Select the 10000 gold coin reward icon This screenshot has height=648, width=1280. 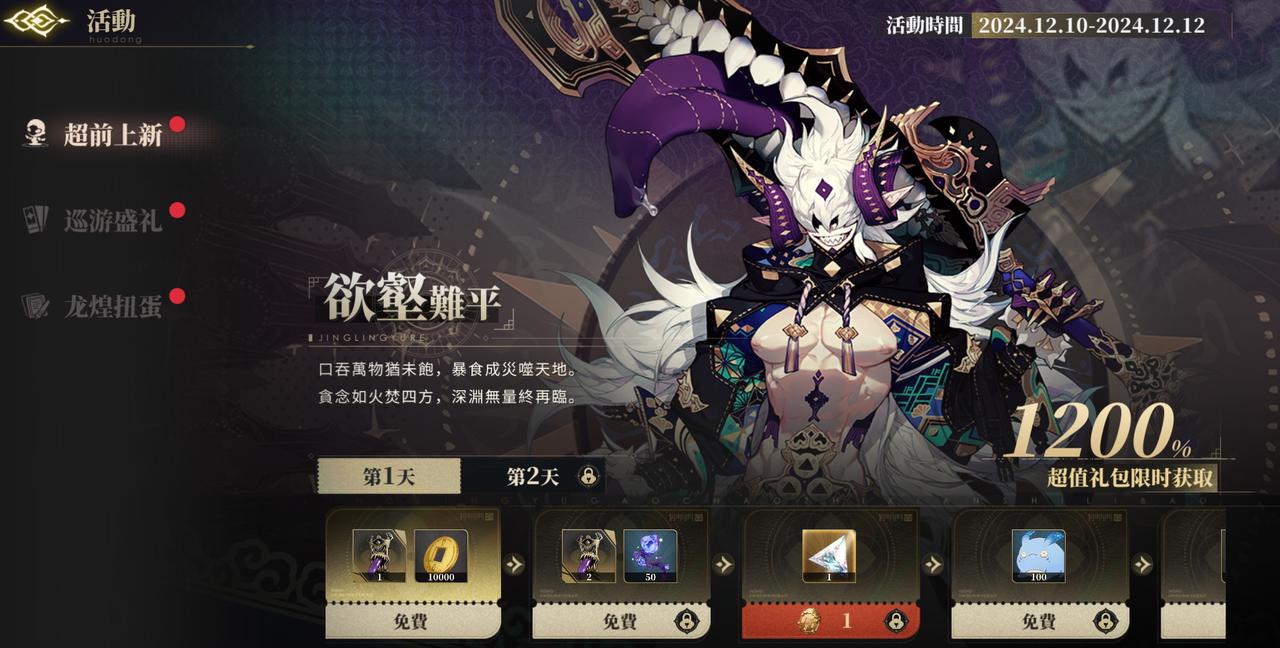441,556
